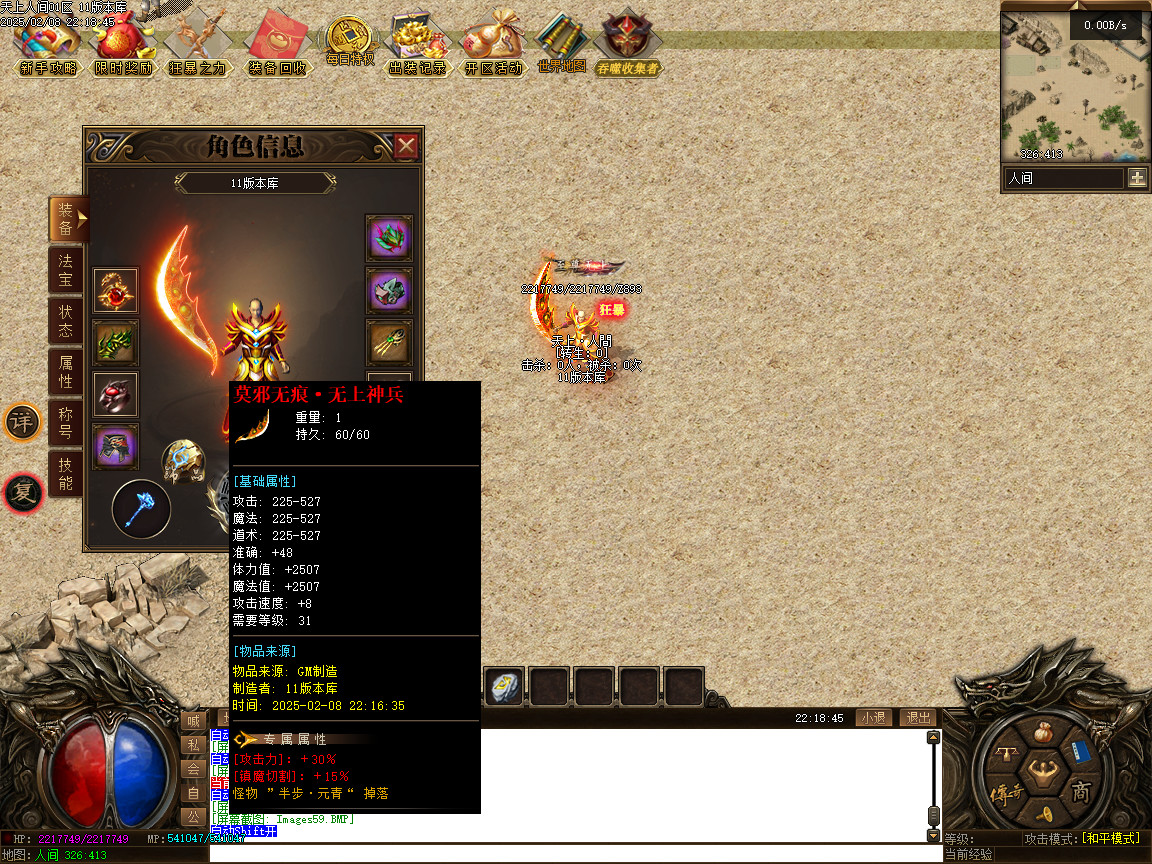Exit the game with 退出
This screenshot has width=1152, height=864.
click(917, 717)
